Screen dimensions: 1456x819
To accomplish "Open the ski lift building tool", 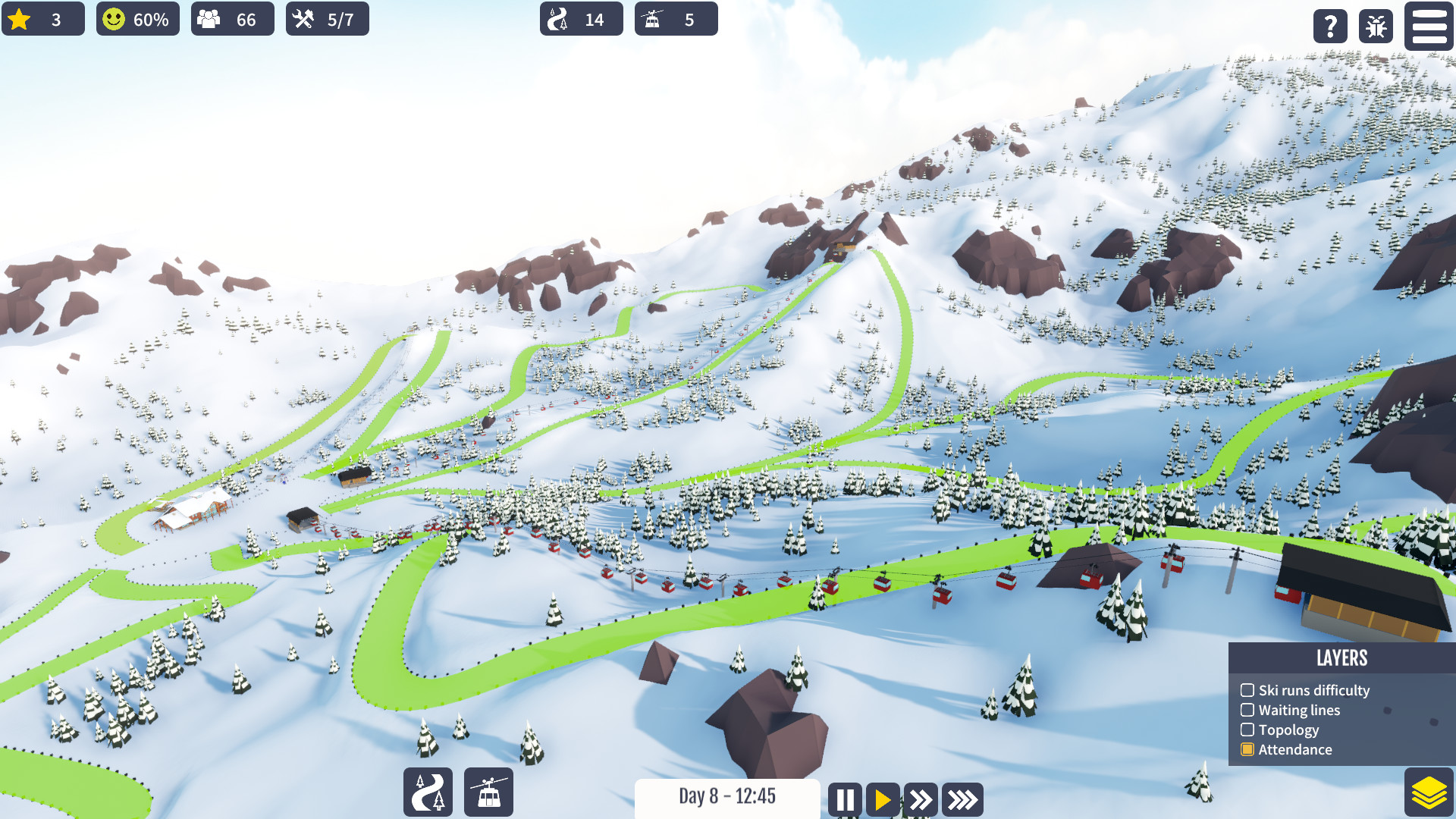I will point(488,792).
